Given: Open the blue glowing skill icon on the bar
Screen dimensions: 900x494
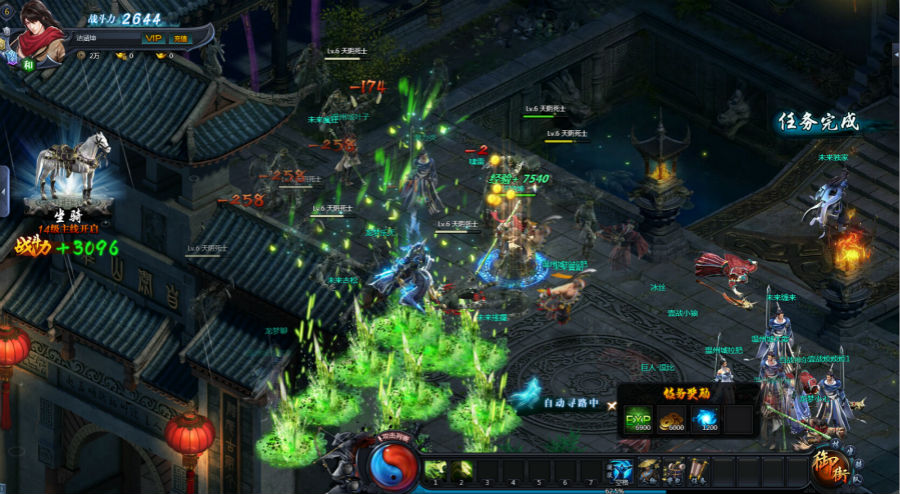Looking at the screenshot, I should coord(621,469).
